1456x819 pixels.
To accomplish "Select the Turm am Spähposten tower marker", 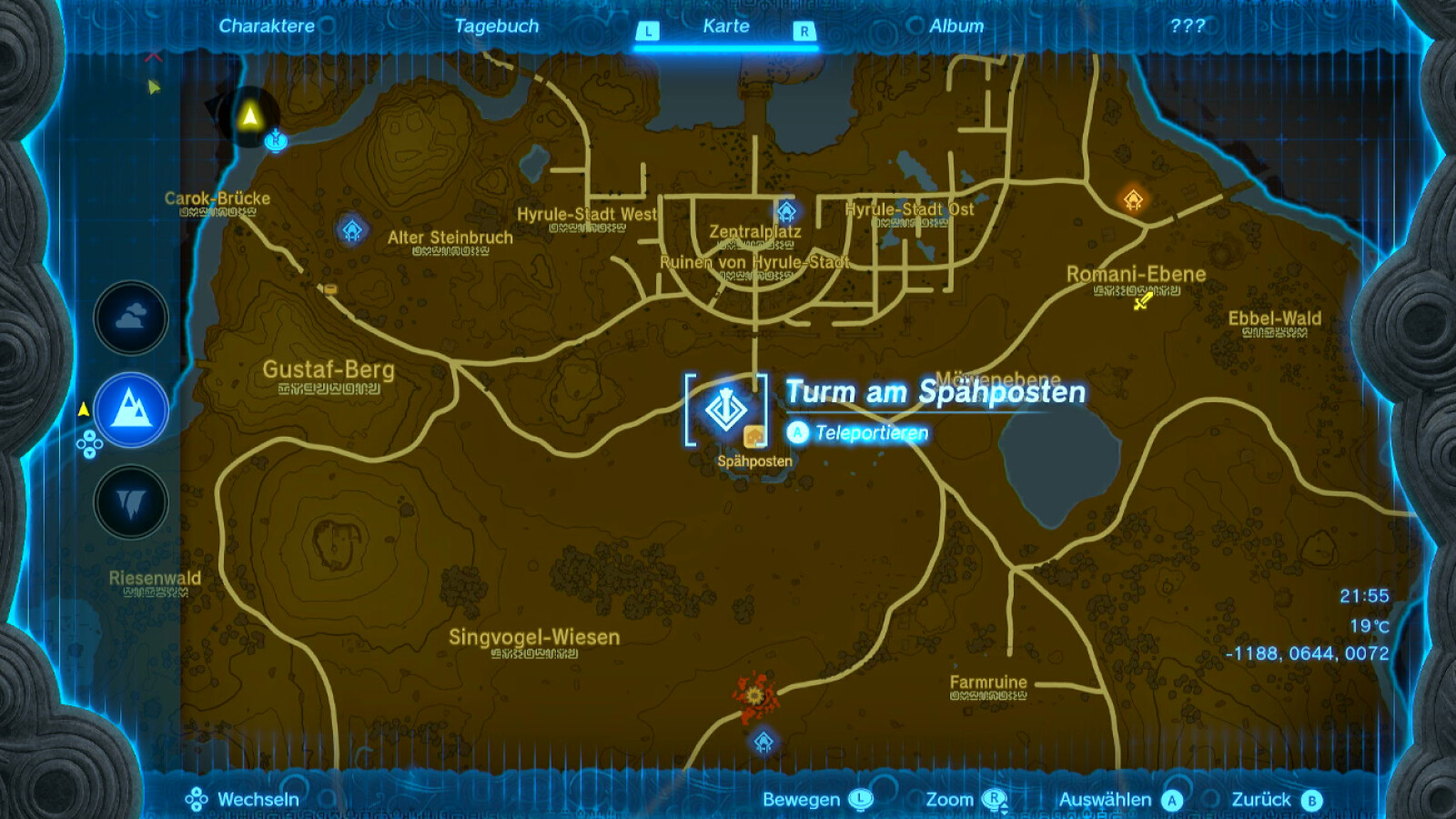I will 725,409.
